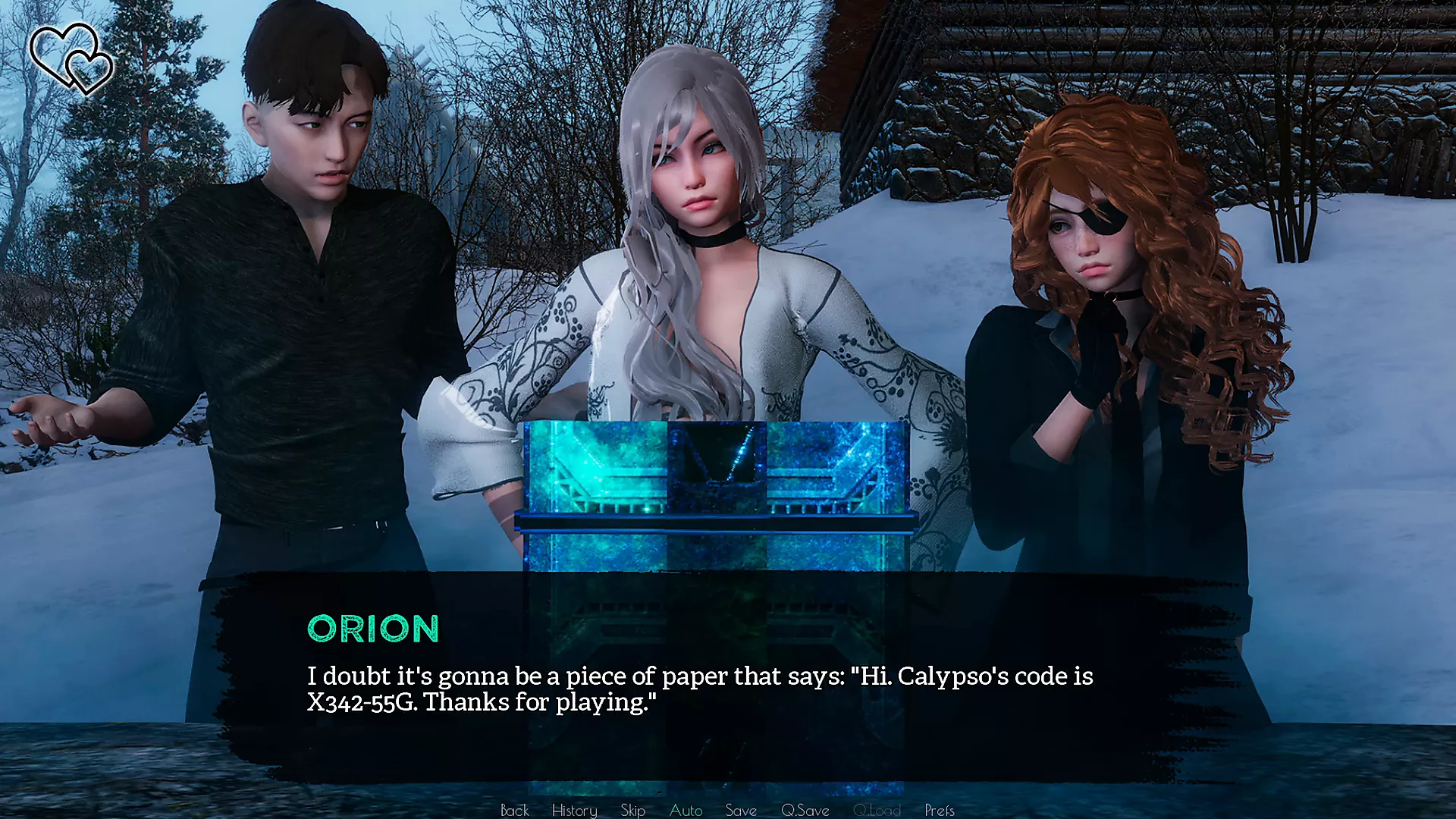Click the double hearts icon
This screenshot has height=819, width=1456.
coord(72,58)
